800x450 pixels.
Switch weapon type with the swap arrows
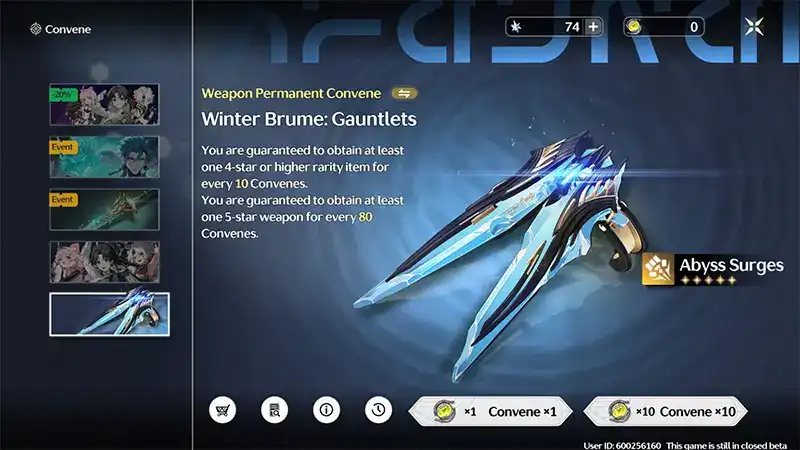(405, 93)
